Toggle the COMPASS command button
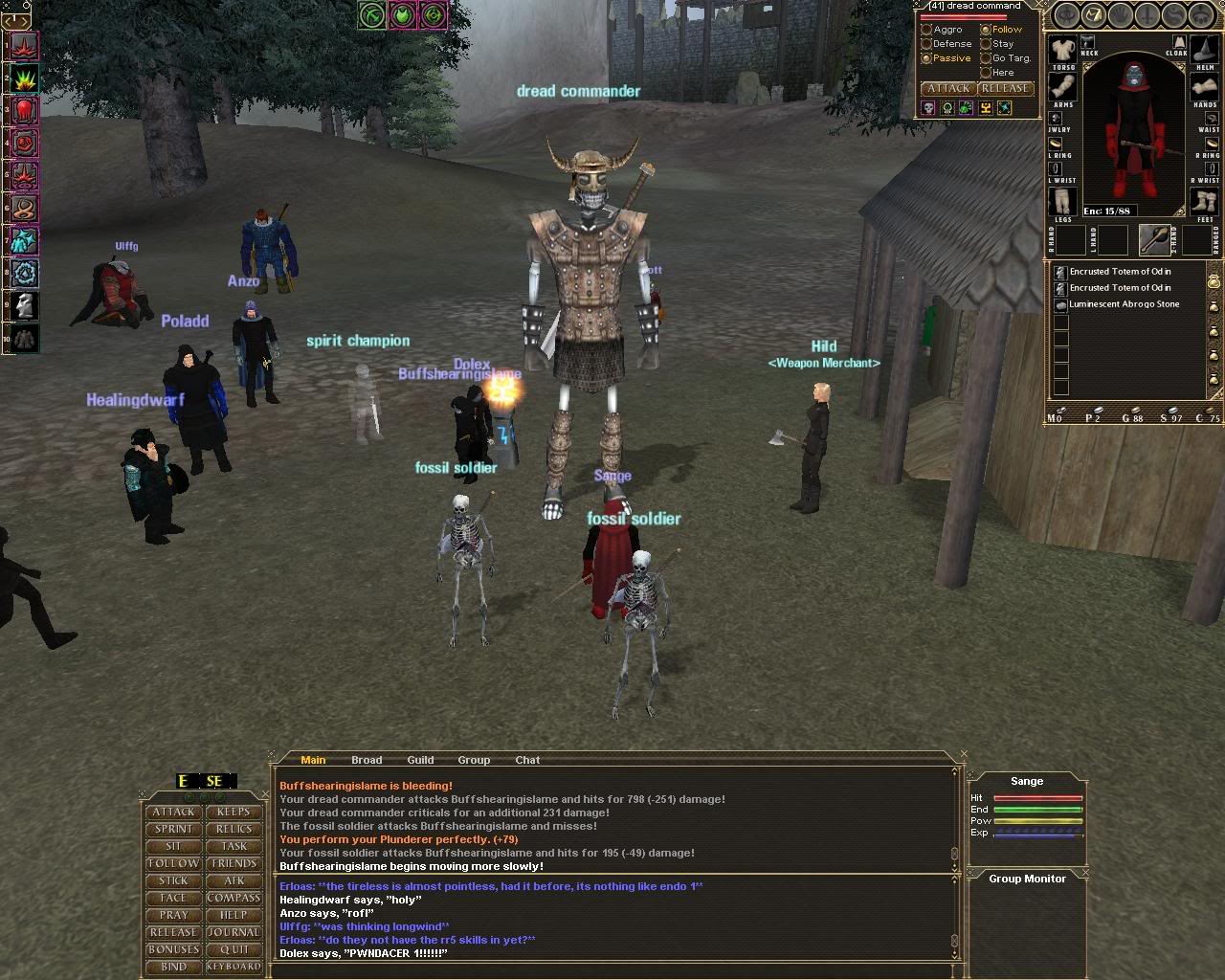Viewport: 1225px width, 980px height. coord(234,898)
